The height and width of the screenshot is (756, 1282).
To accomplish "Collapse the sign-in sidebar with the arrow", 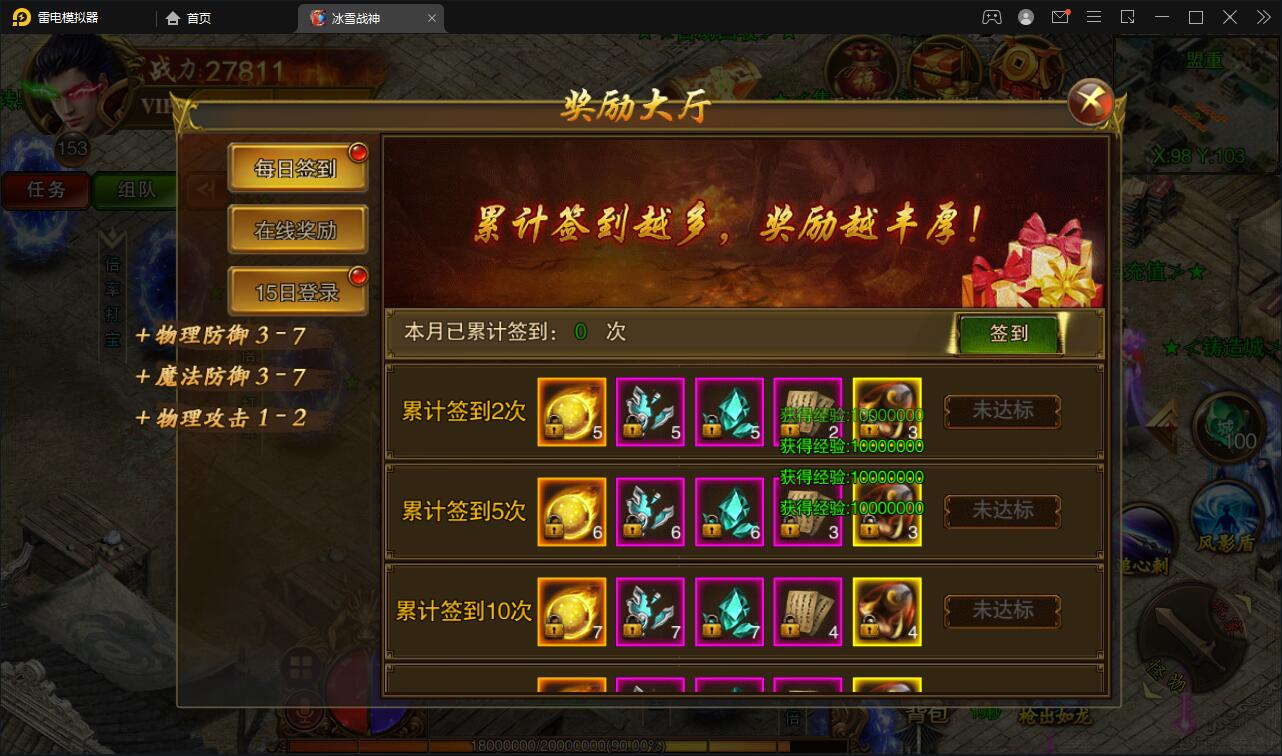I will click(x=207, y=191).
